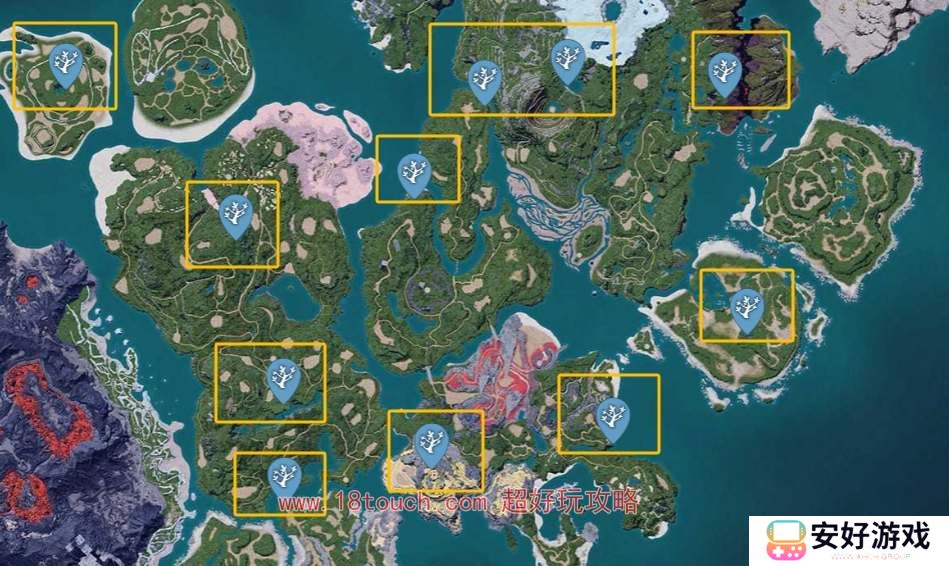
Task: Select the tree marker on the small northwestern island
Action: coord(66,66)
